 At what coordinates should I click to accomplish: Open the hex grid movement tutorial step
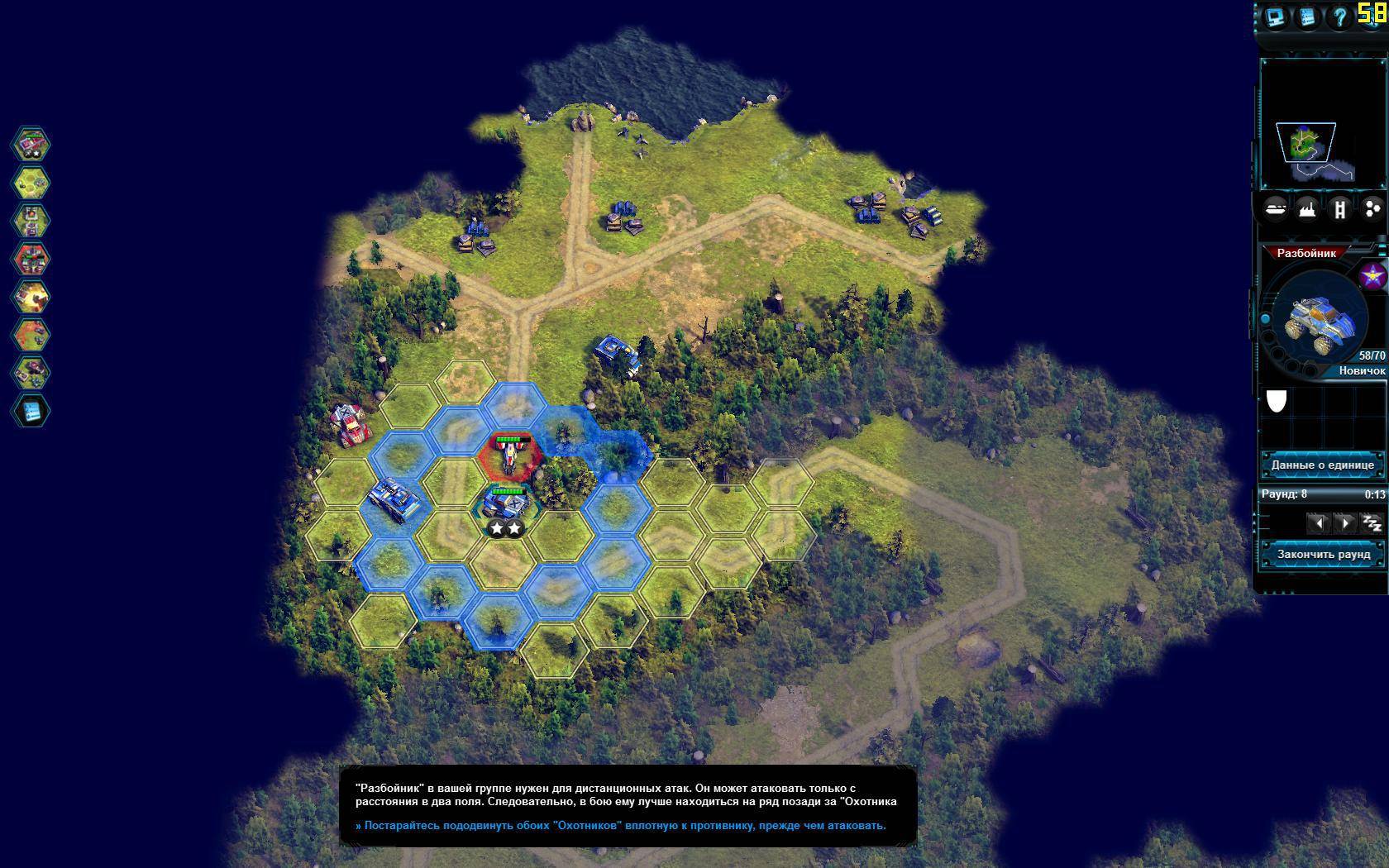coord(31,183)
